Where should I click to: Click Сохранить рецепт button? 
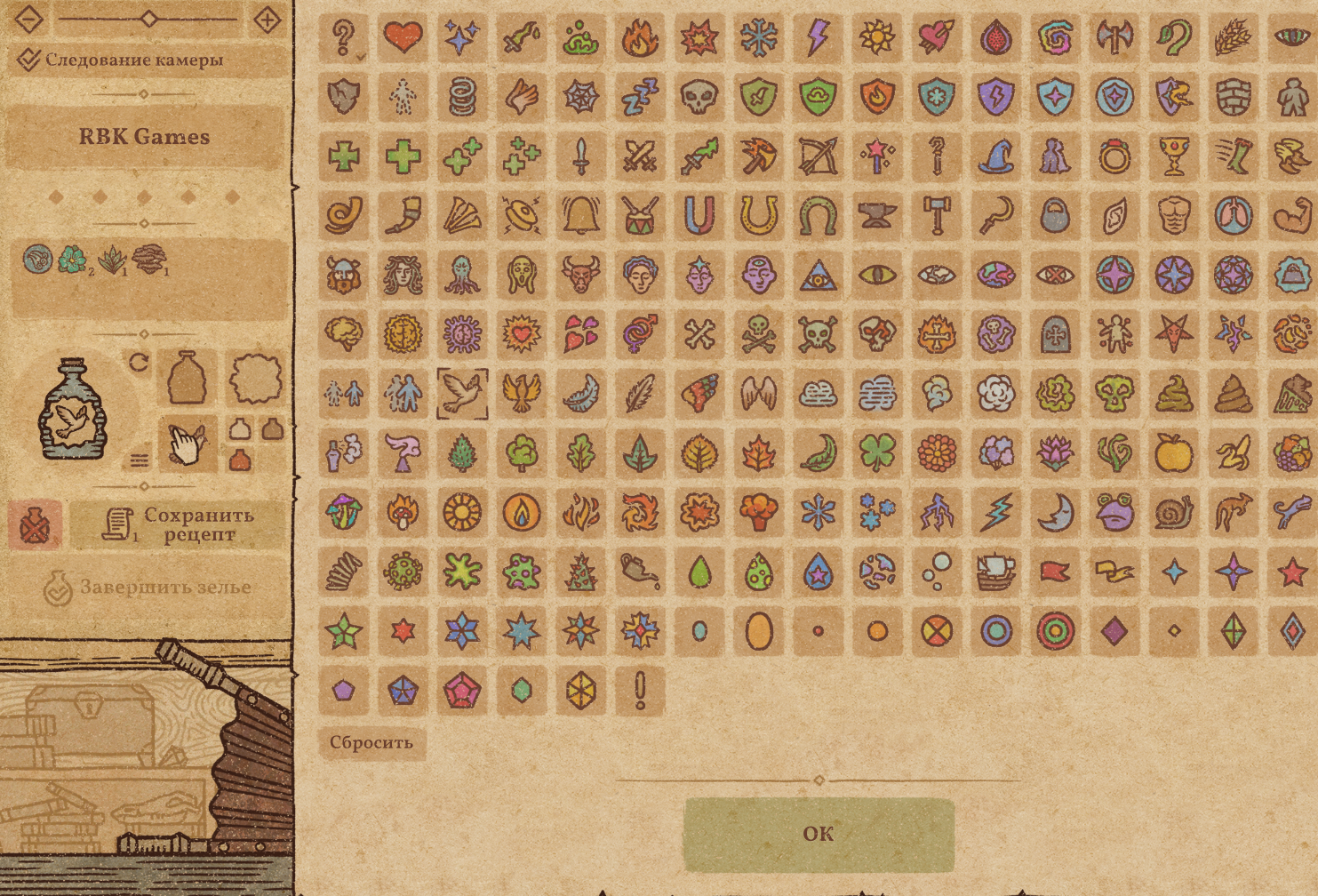pyautogui.click(x=177, y=524)
